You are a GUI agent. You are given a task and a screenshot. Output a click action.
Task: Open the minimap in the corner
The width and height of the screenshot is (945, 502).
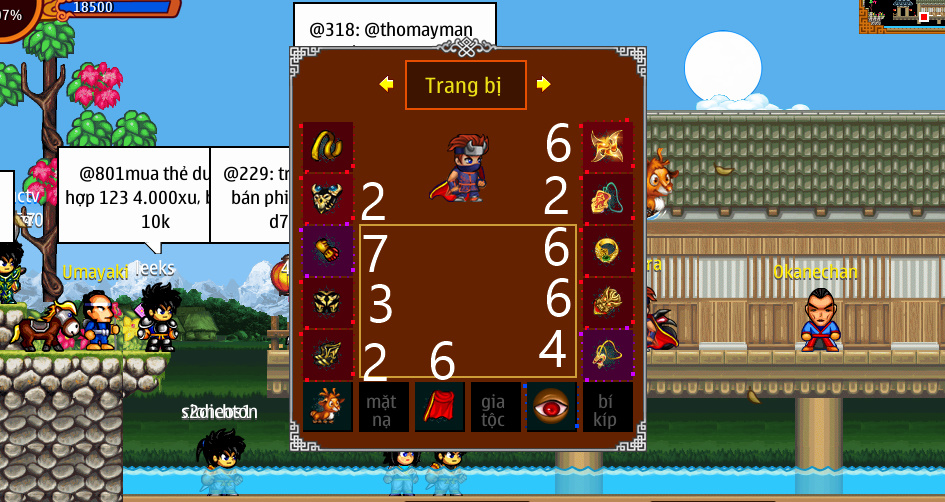tap(902, 13)
